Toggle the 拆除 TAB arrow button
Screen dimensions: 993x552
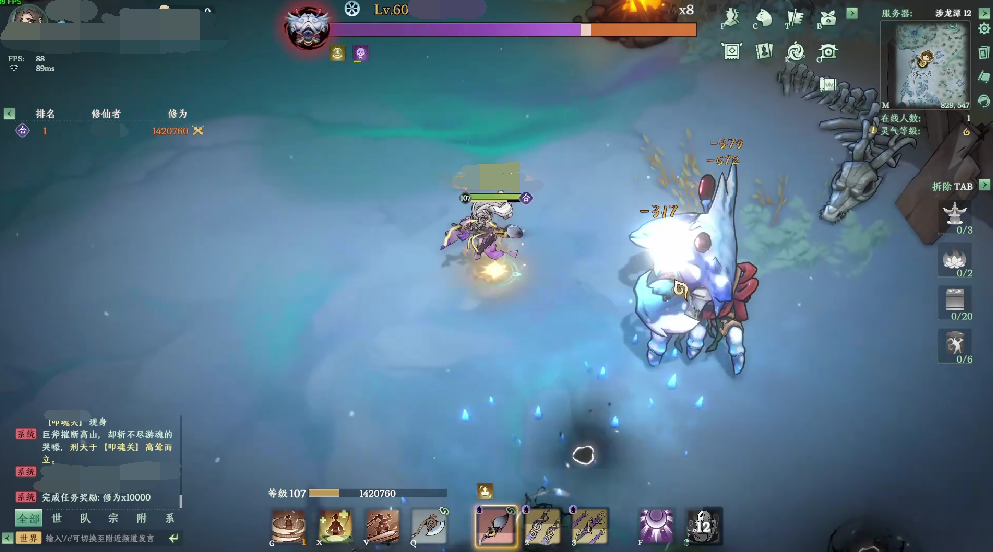pos(982,187)
